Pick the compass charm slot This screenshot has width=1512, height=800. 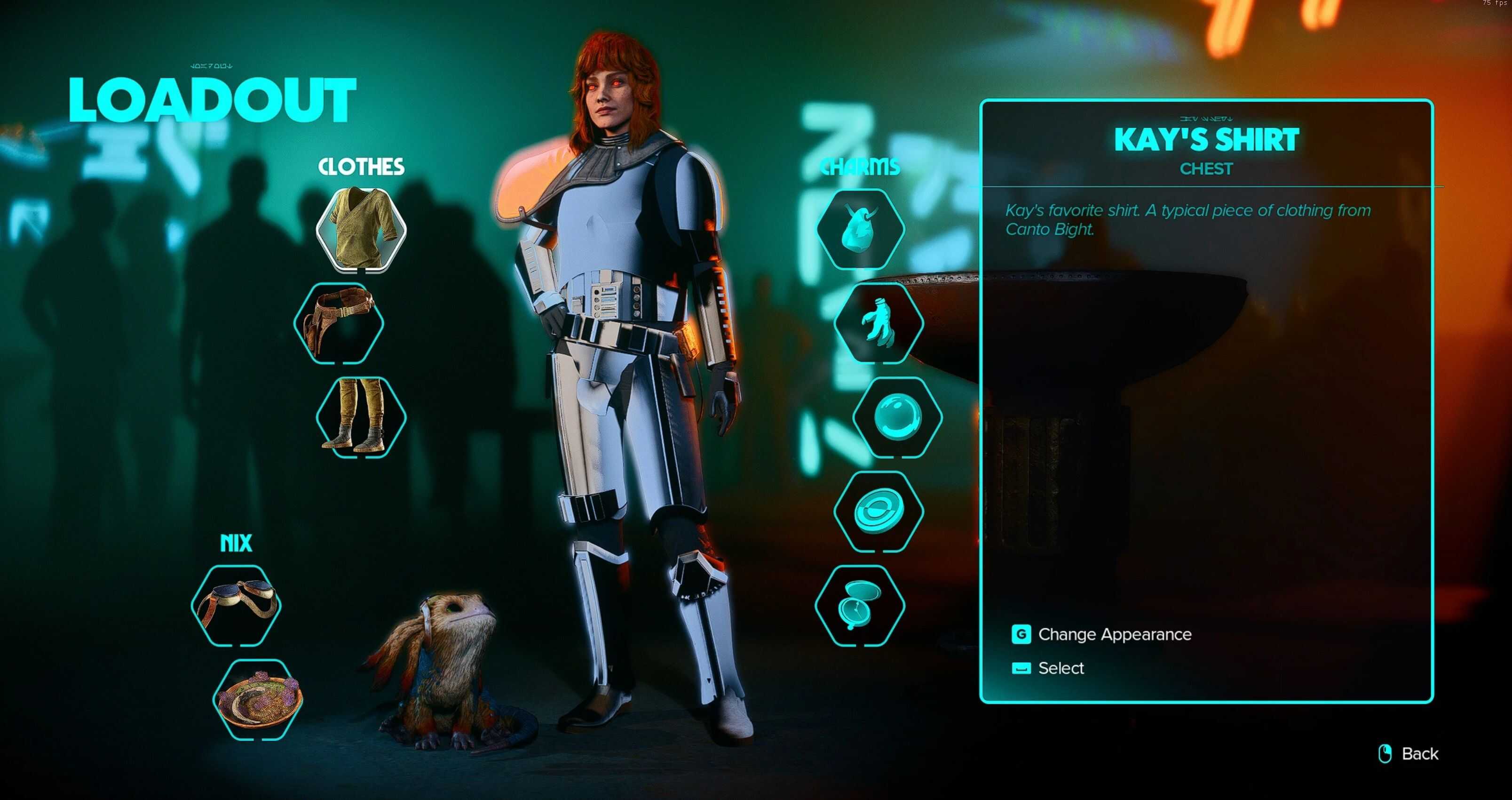pos(860,606)
